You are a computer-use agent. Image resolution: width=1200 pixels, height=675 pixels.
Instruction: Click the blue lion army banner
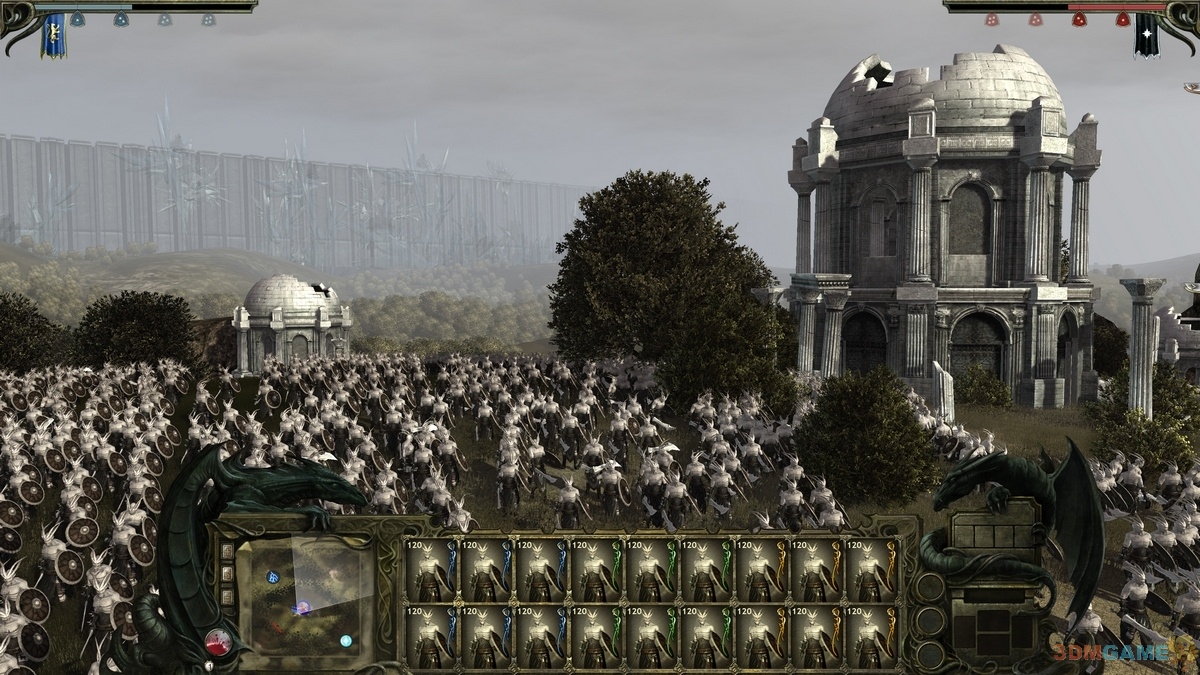pos(52,34)
